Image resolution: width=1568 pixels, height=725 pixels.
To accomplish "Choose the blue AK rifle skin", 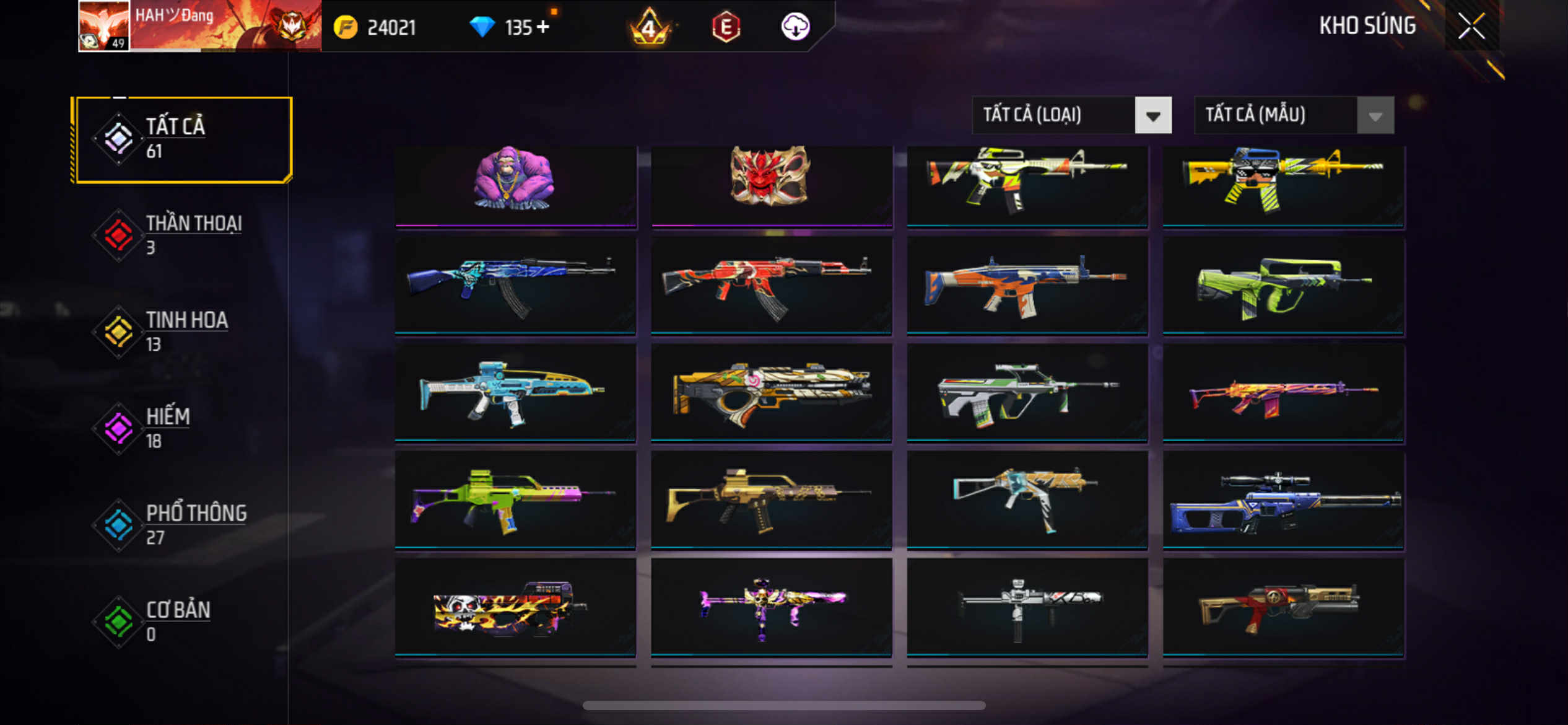I will click(515, 285).
